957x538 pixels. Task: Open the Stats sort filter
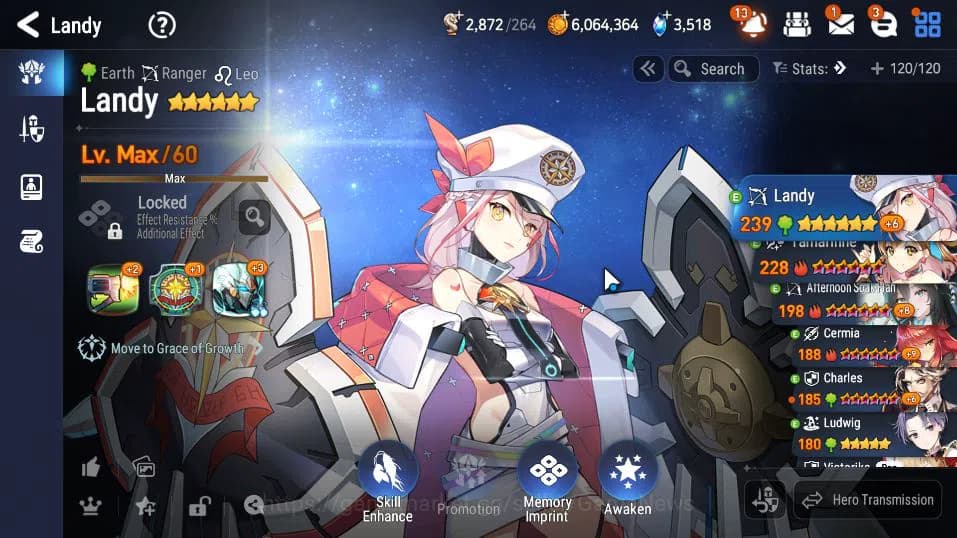pos(809,69)
